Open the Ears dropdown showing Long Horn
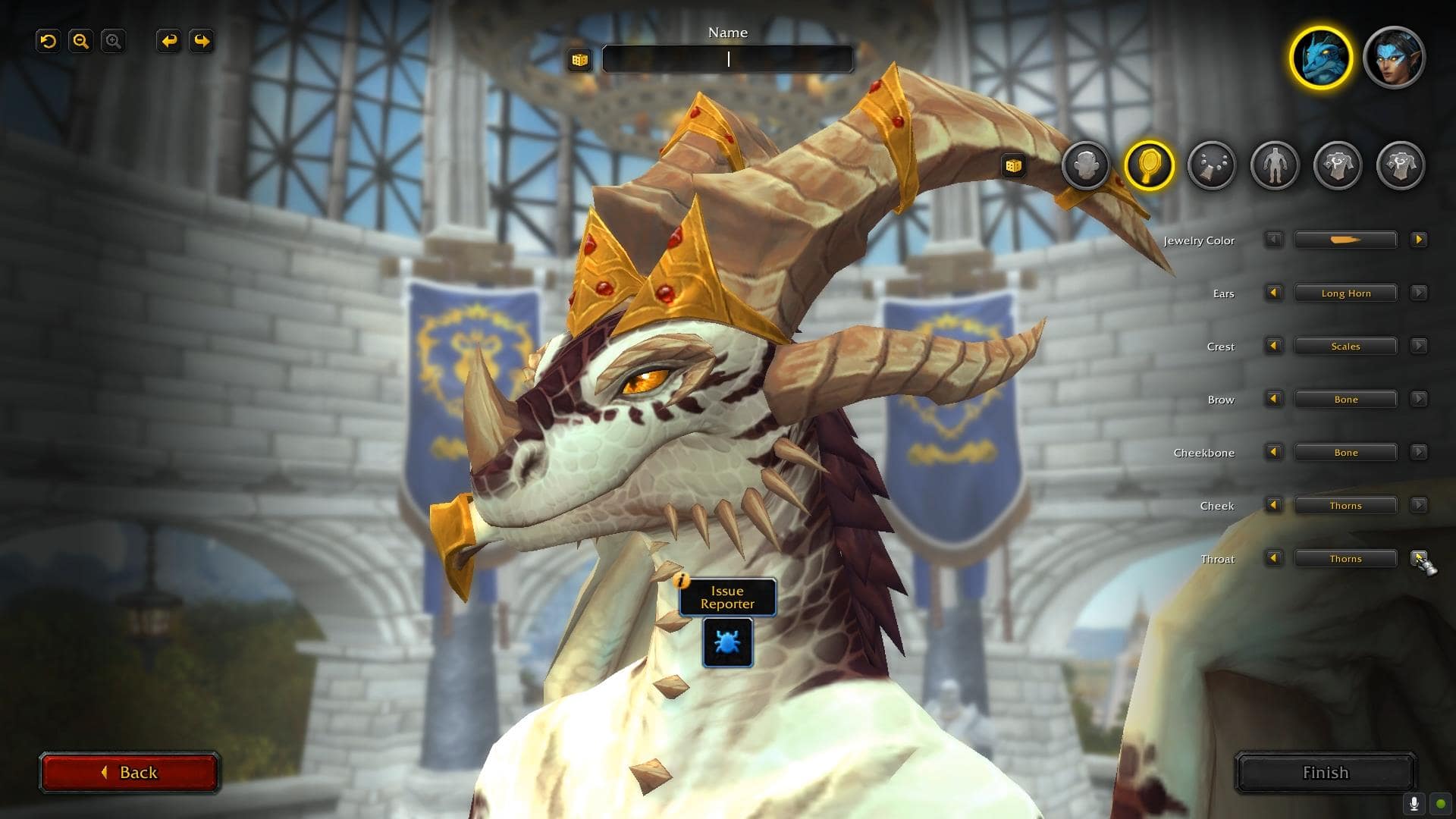The width and height of the screenshot is (1456, 819). (x=1345, y=293)
